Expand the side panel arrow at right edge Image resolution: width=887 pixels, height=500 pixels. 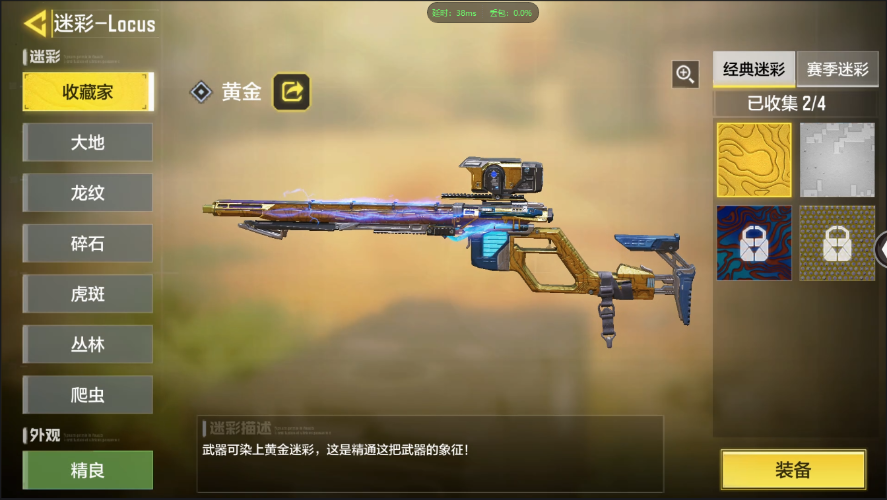[x=881, y=248]
